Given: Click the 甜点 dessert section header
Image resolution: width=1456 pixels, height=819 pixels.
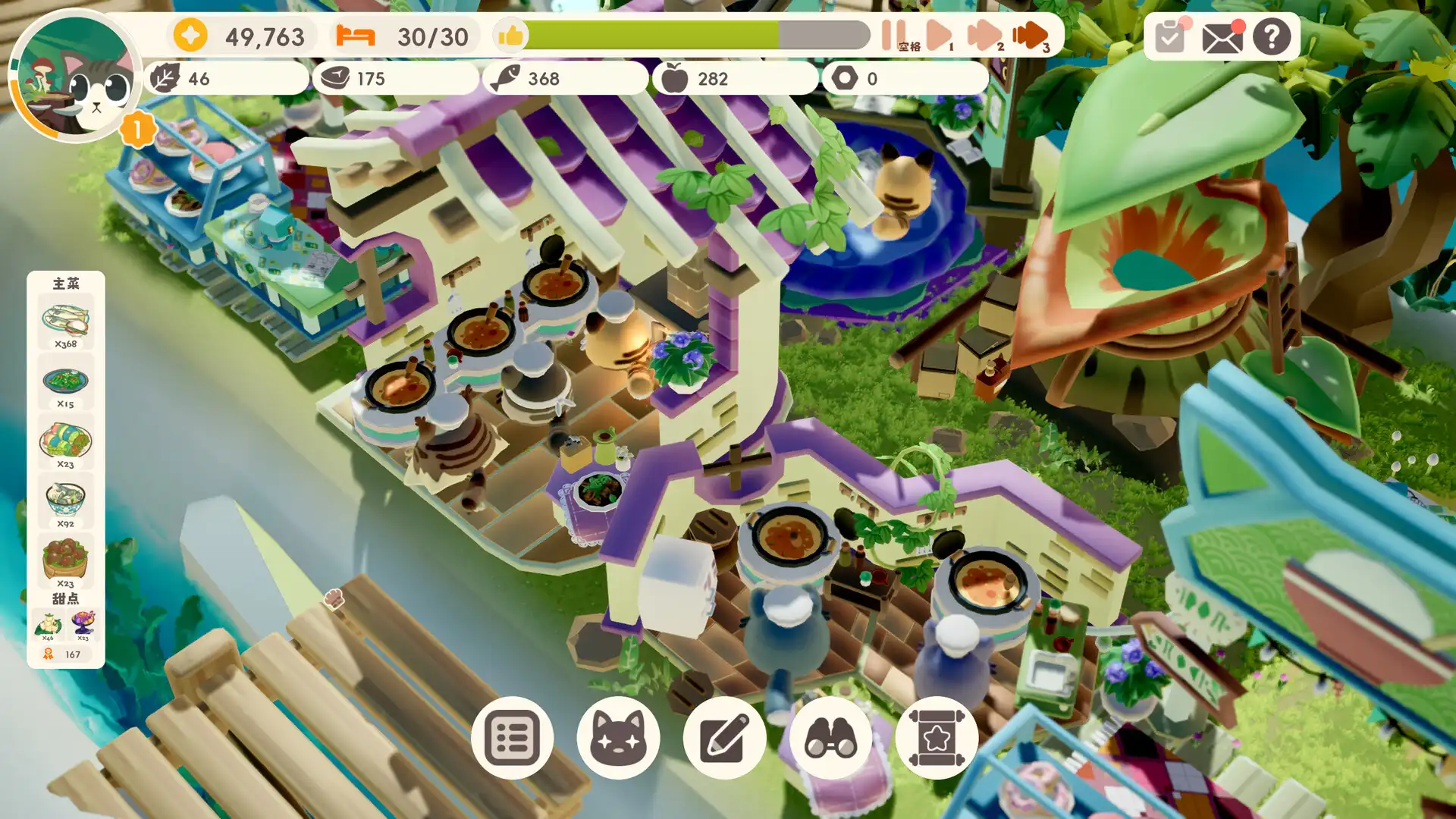Looking at the screenshot, I should coord(67,599).
